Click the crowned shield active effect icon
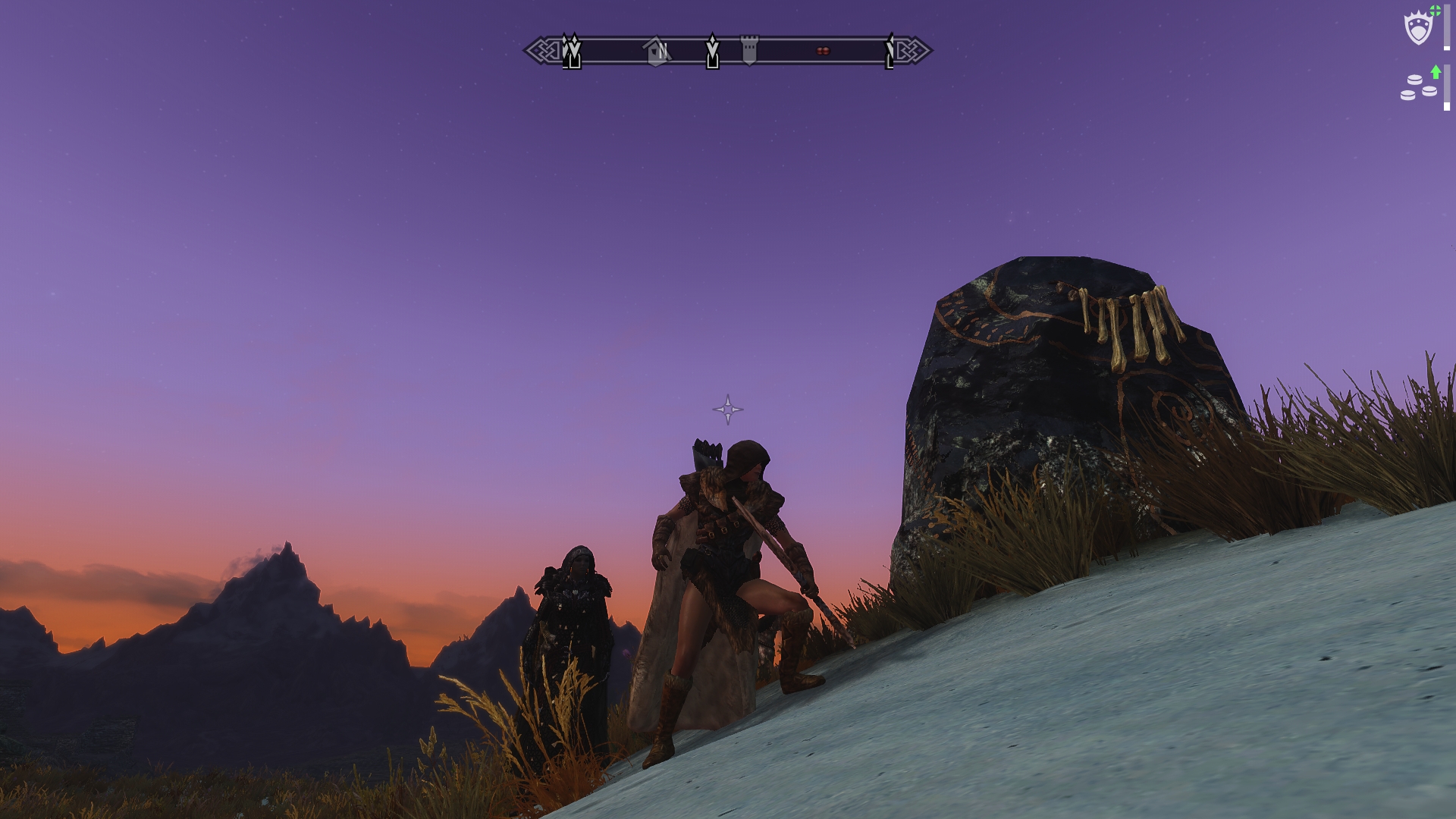 [x=1418, y=29]
